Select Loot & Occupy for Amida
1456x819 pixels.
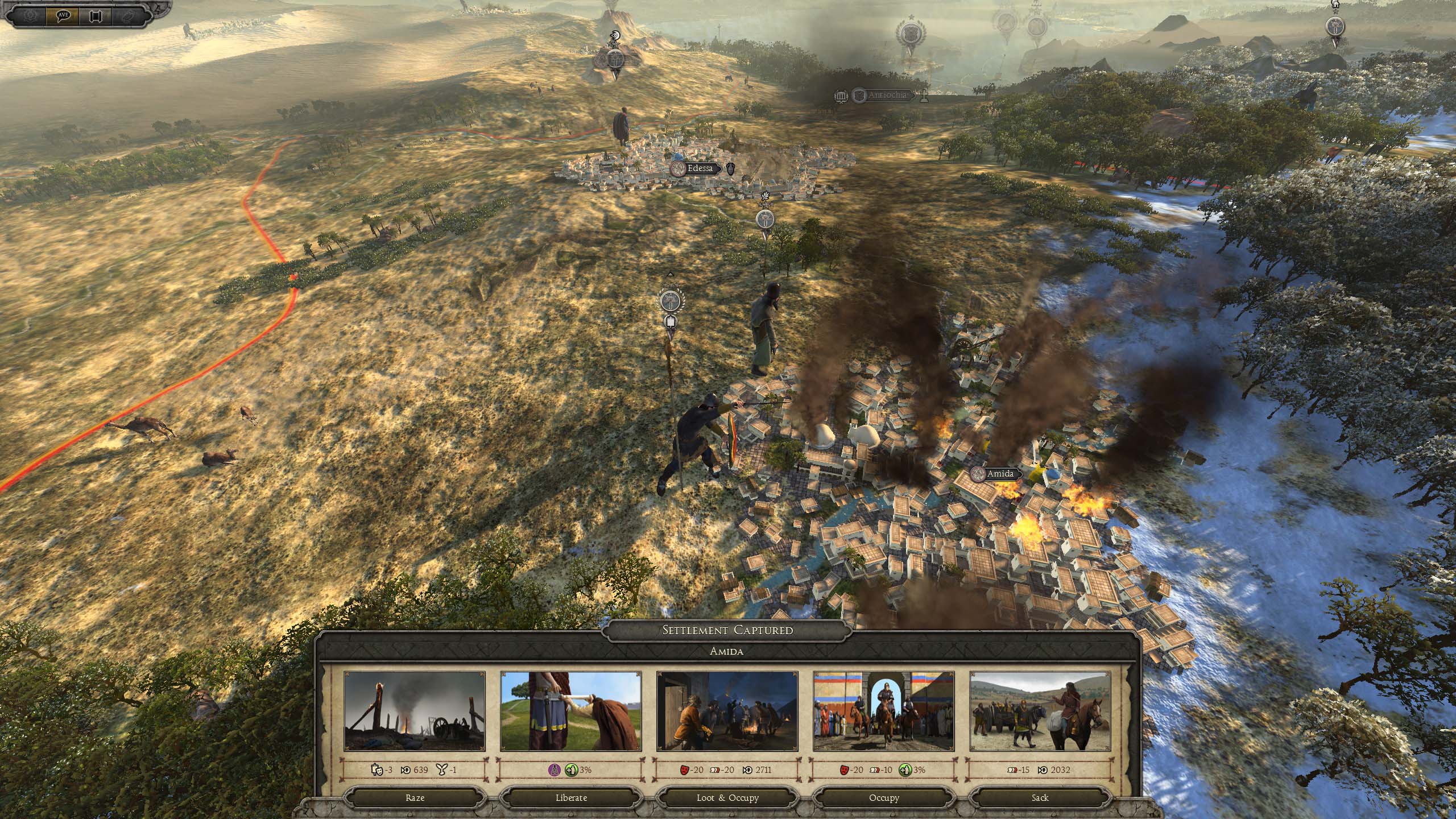coord(727,797)
